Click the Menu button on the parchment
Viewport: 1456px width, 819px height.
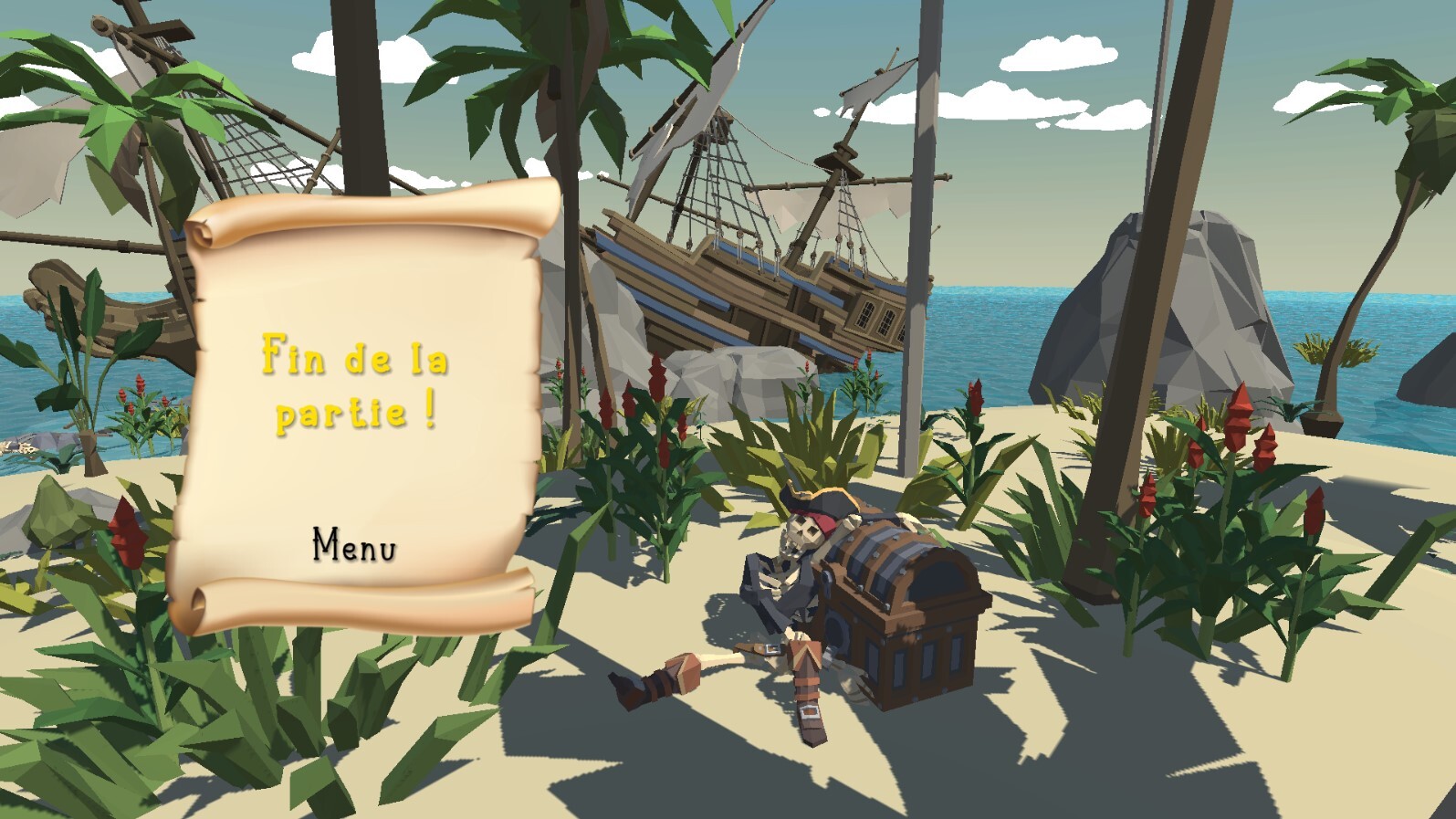point(353,545)
